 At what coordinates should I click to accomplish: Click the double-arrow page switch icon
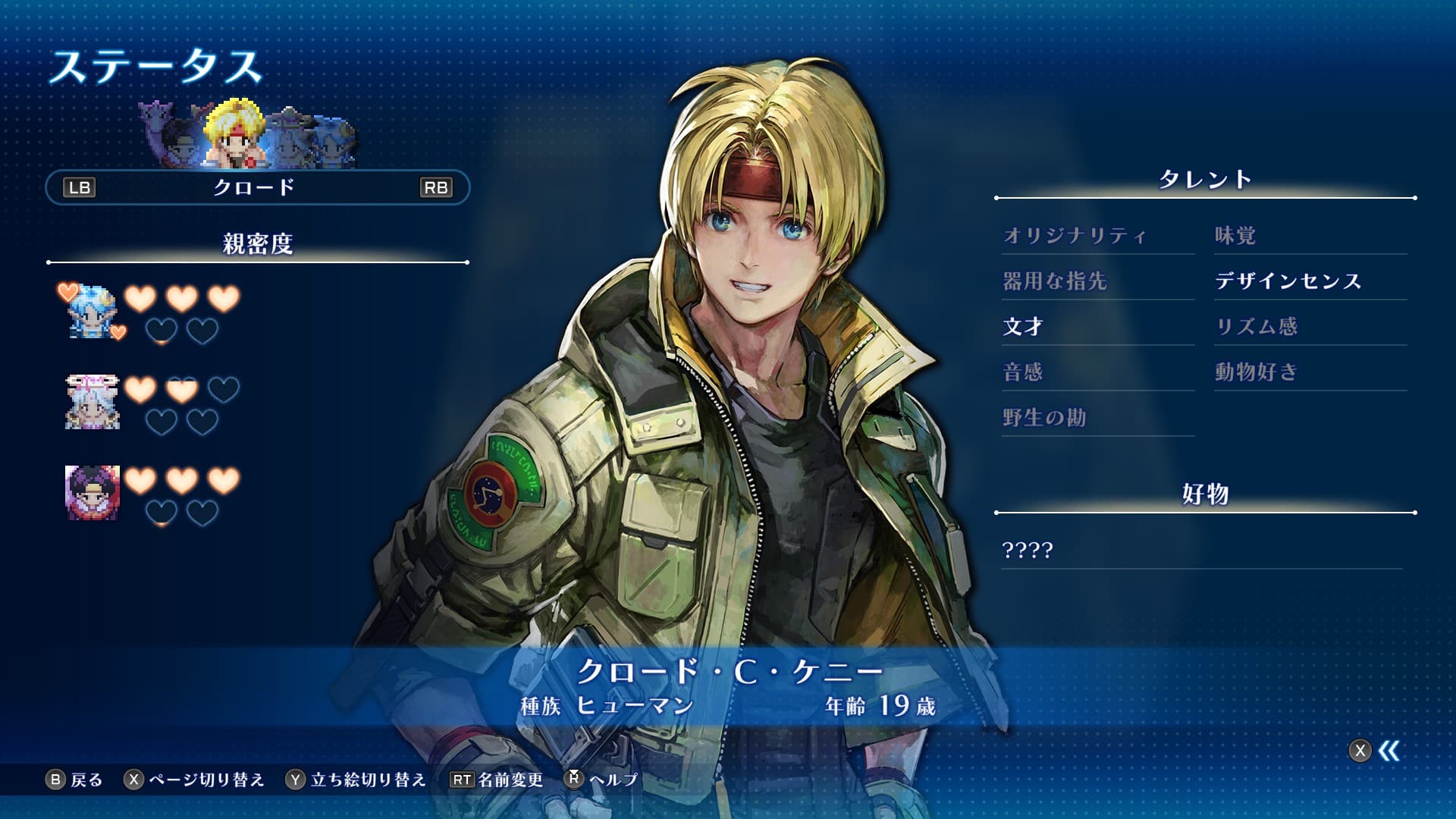pyautogui.click(x=1389, y=751)
